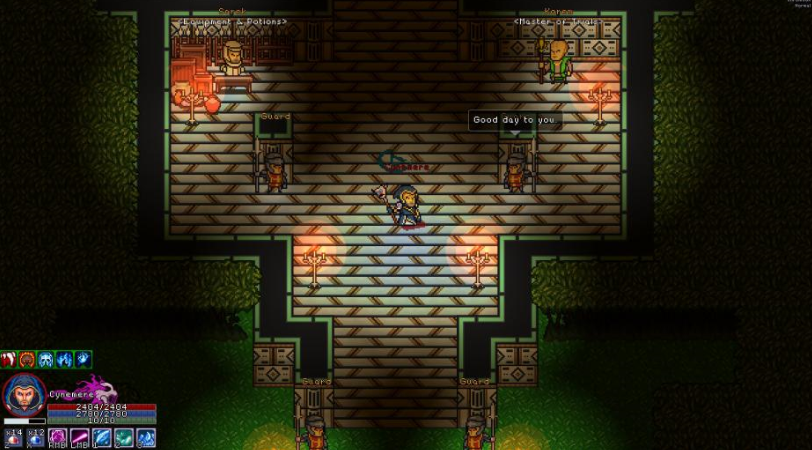
Task: Use the blue mana potion slot
Action: click(35, 438)
